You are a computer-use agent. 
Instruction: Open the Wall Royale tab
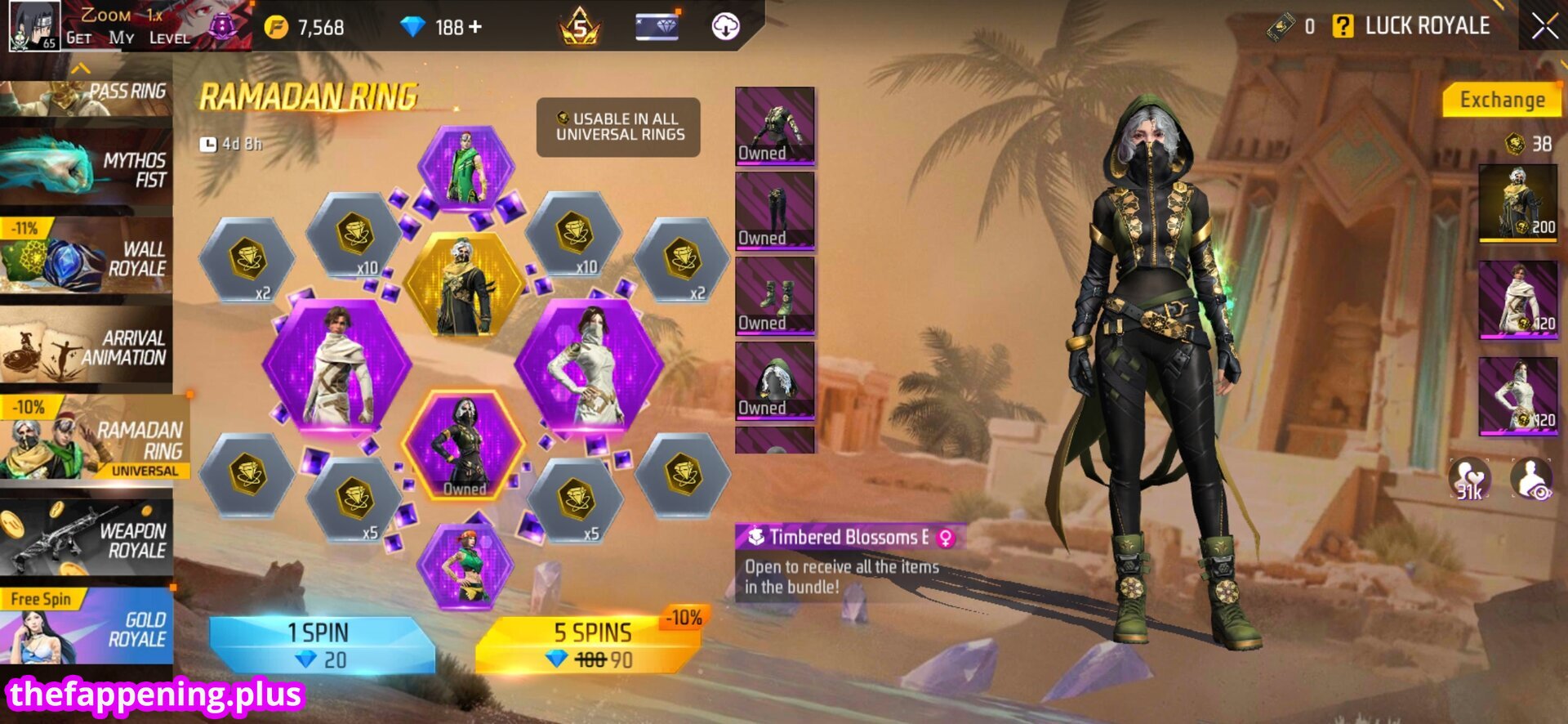(87, 258)
